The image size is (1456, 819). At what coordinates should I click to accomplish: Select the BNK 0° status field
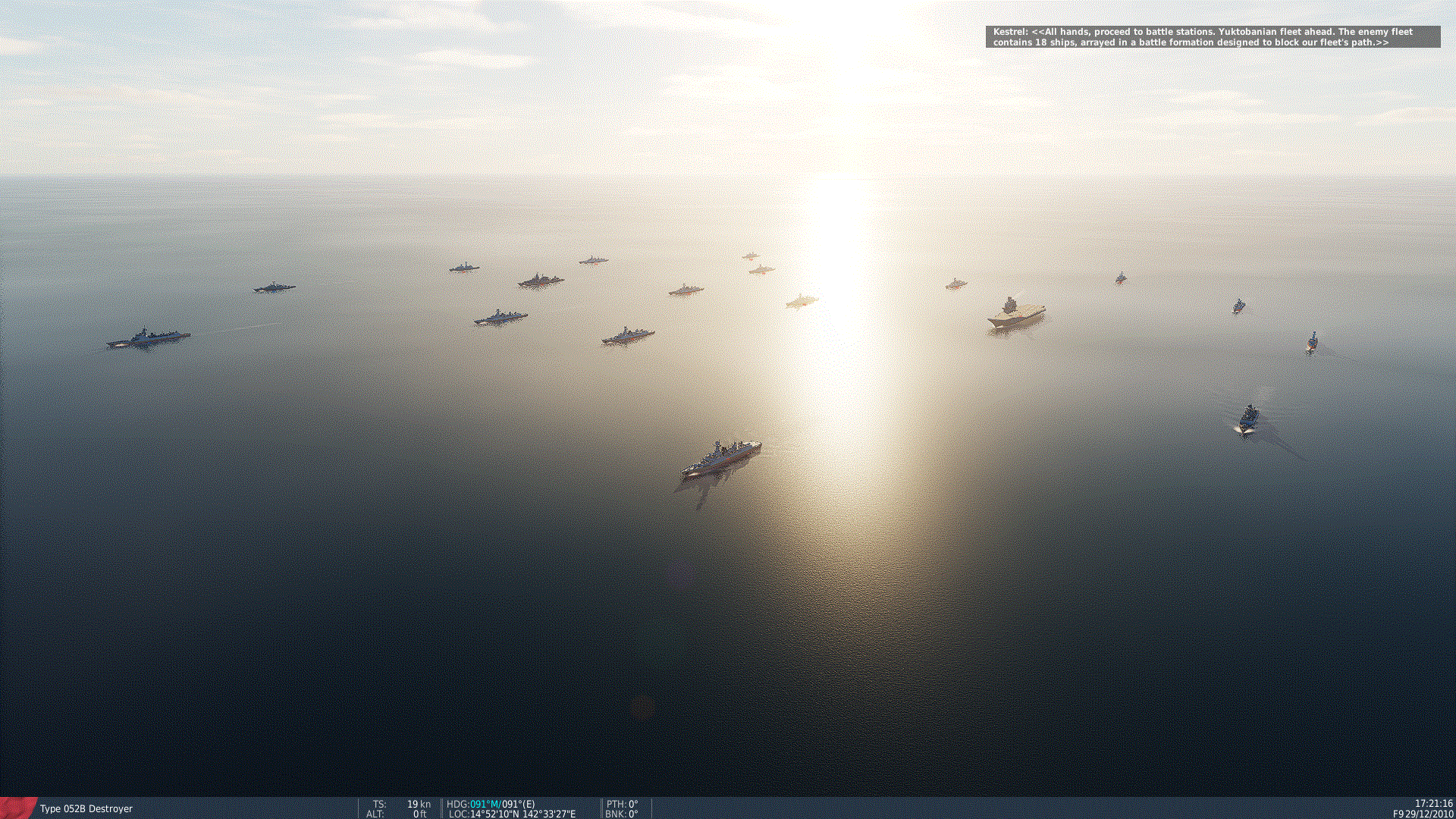(x=623, y=814)
